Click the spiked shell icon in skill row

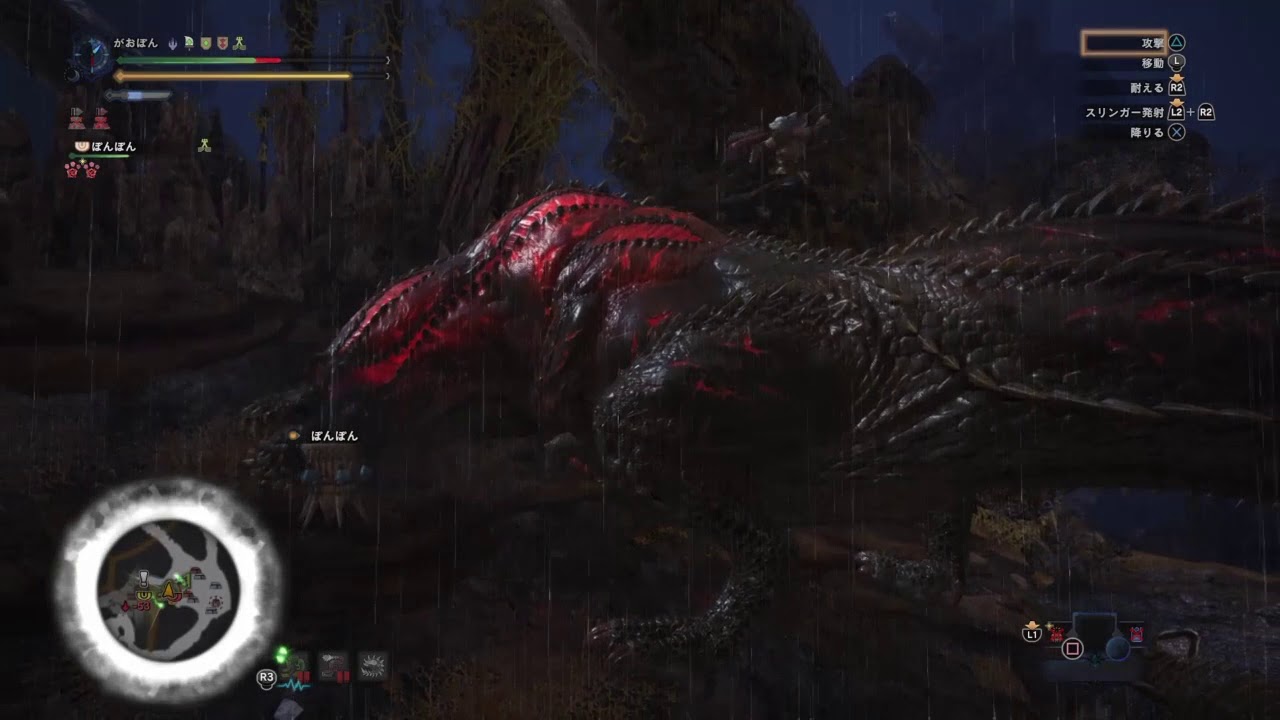point(372,665)
